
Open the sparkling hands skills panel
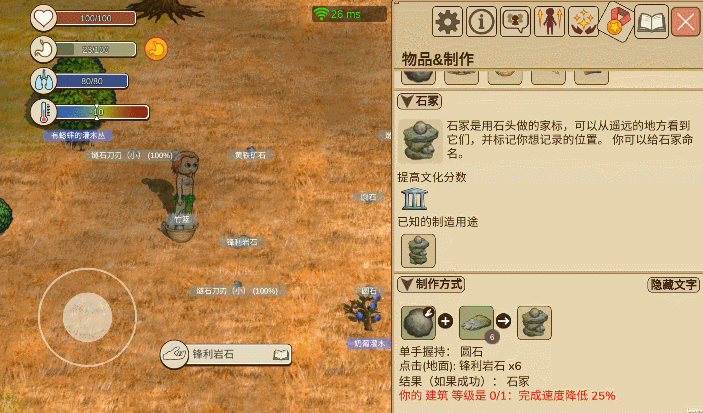pos(583,21)
